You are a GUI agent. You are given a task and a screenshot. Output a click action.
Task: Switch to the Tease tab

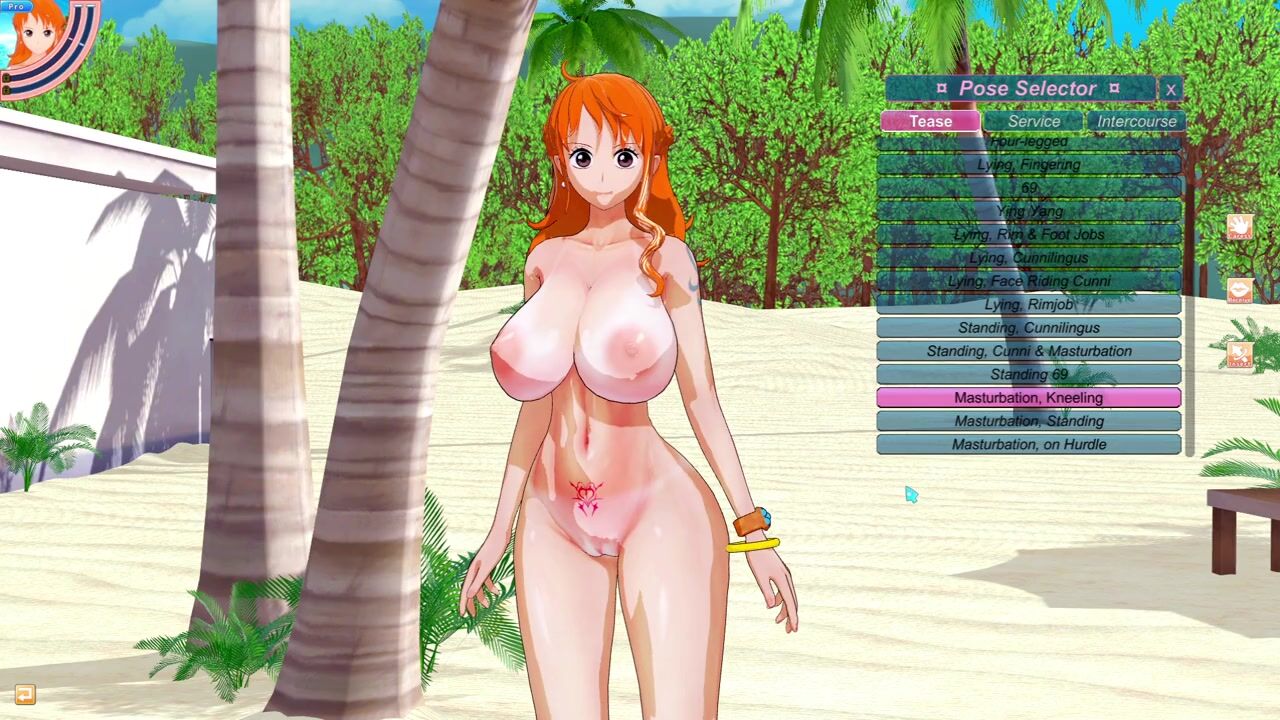(x=930, y=121)
